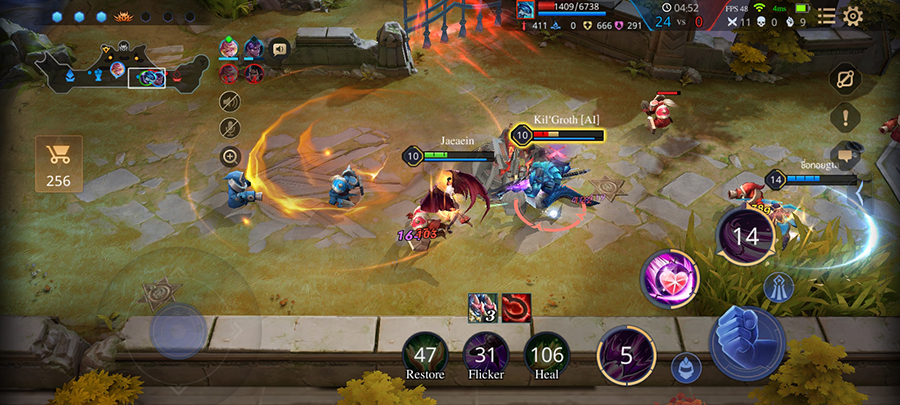Screen dimensions: 900x405
Task: Select the skill on 14 cooldown
Action: point(746,237)
